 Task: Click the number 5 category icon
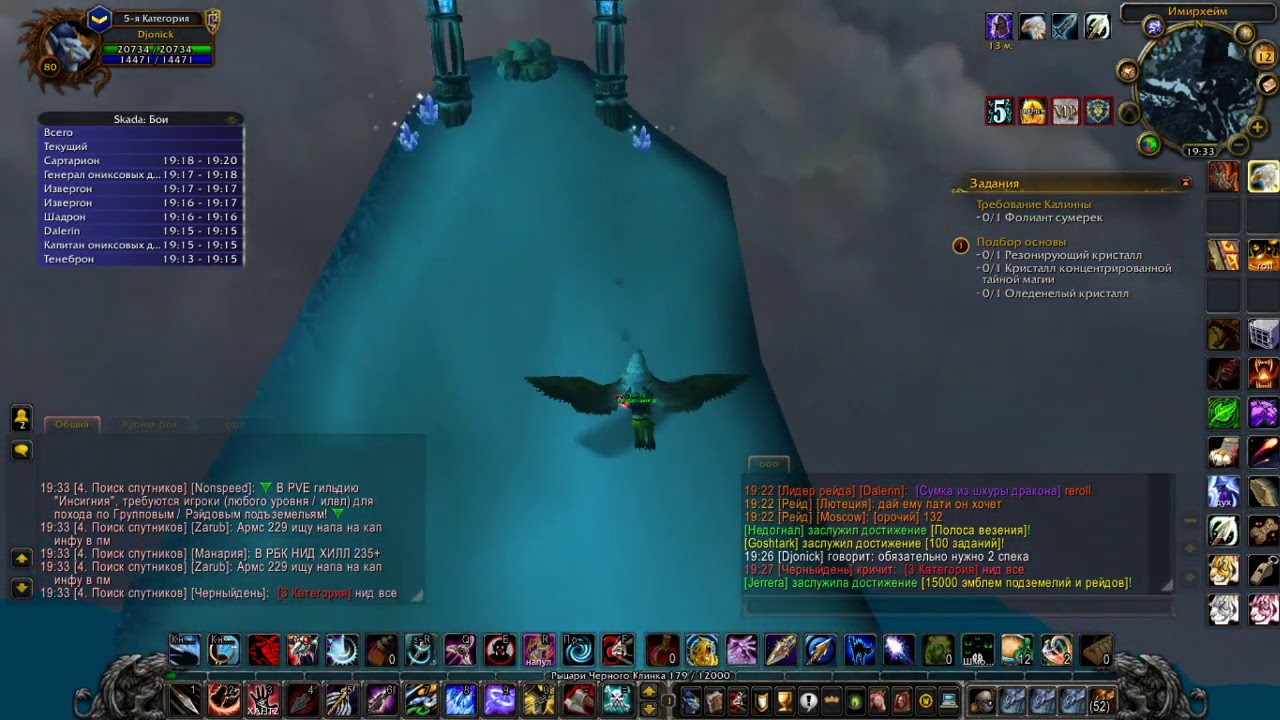point(1000,111)
